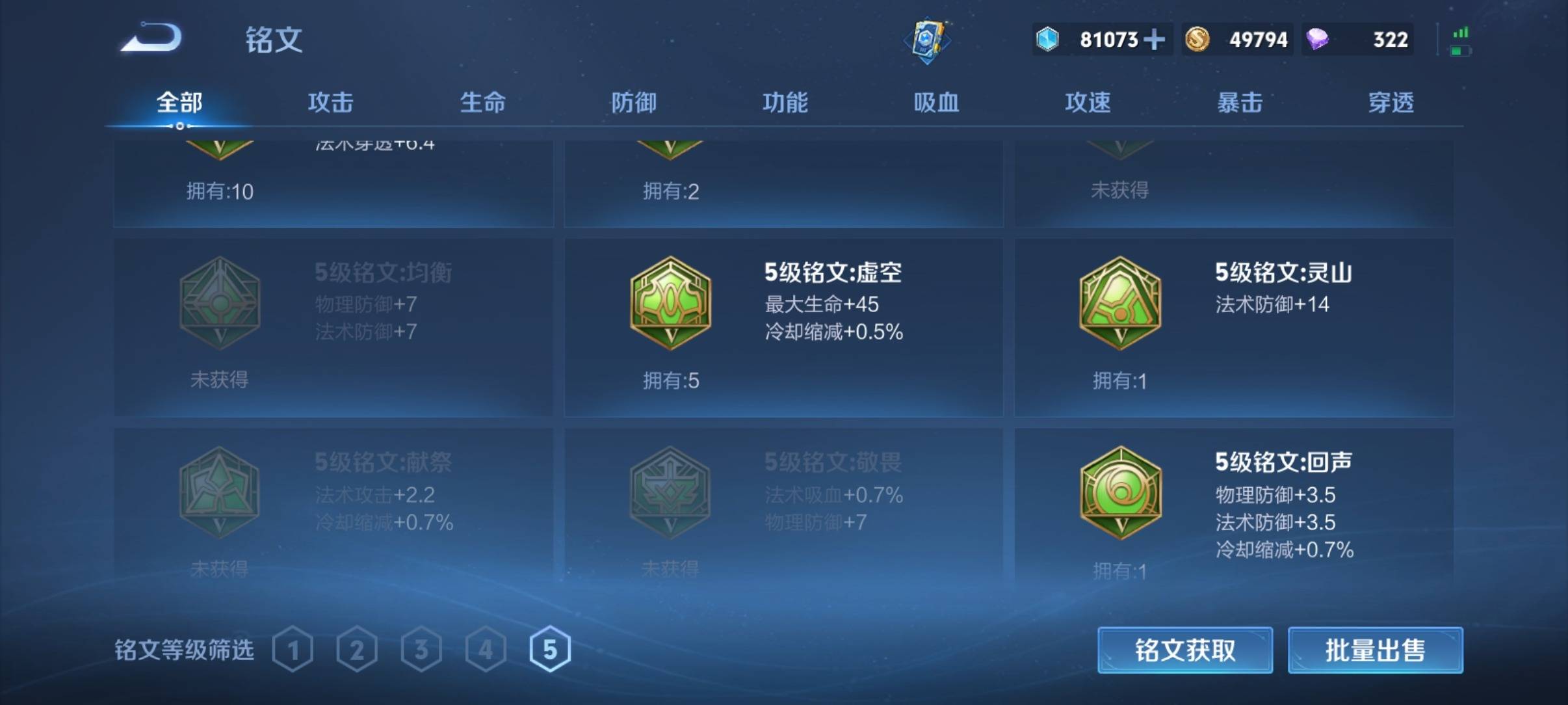1568x705 pixels.
Task: Open the 穿透 category tab
Action: click(1392, 103)
